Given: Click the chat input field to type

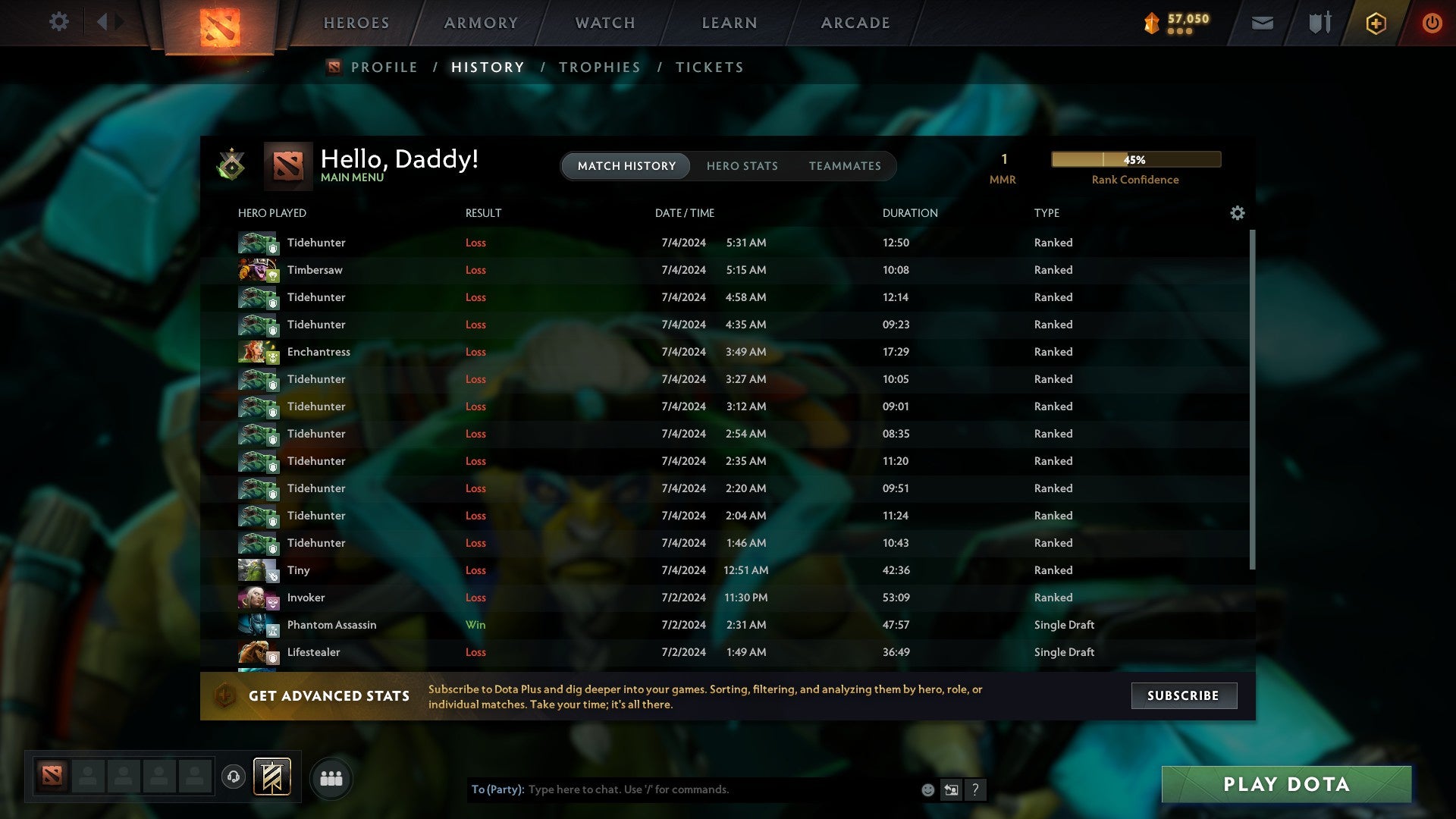Looking at the screenshot, I should 682,789.
